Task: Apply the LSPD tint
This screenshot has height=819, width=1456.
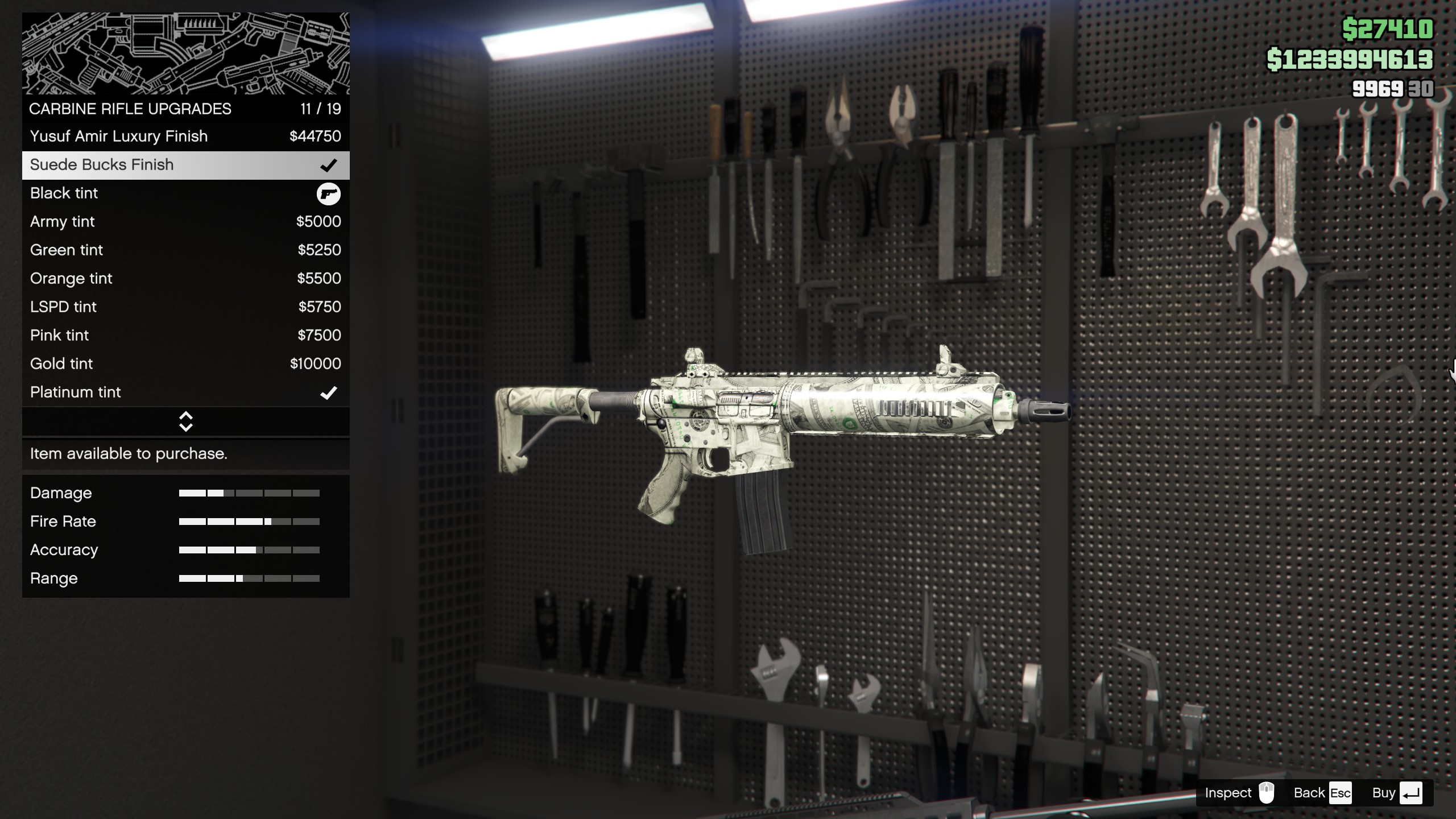Action: [x=185, y=307]
